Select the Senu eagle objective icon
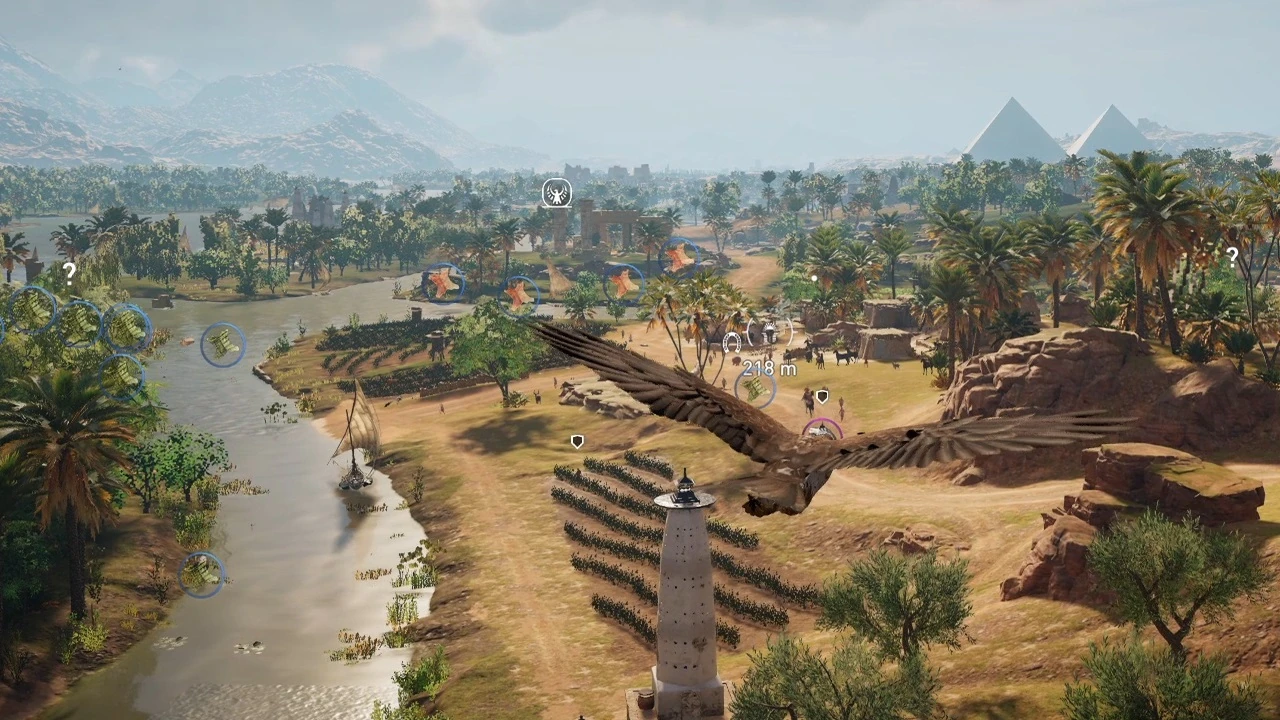The width and height of the screenshot is (1280, 720). click(x=556, y=194)
